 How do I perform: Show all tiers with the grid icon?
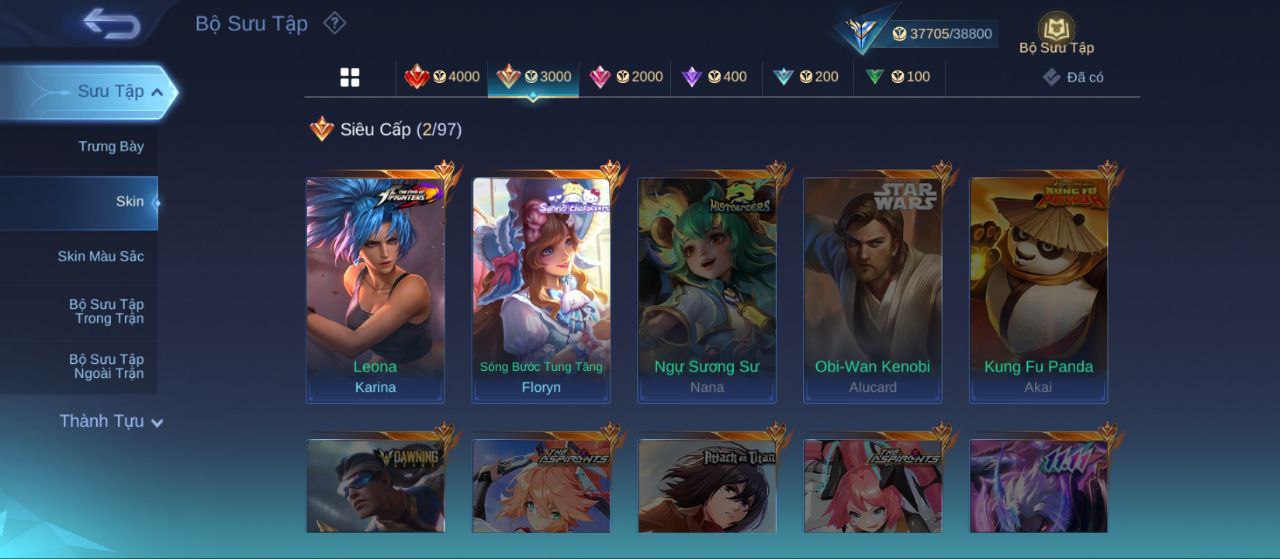coord(350,77)
